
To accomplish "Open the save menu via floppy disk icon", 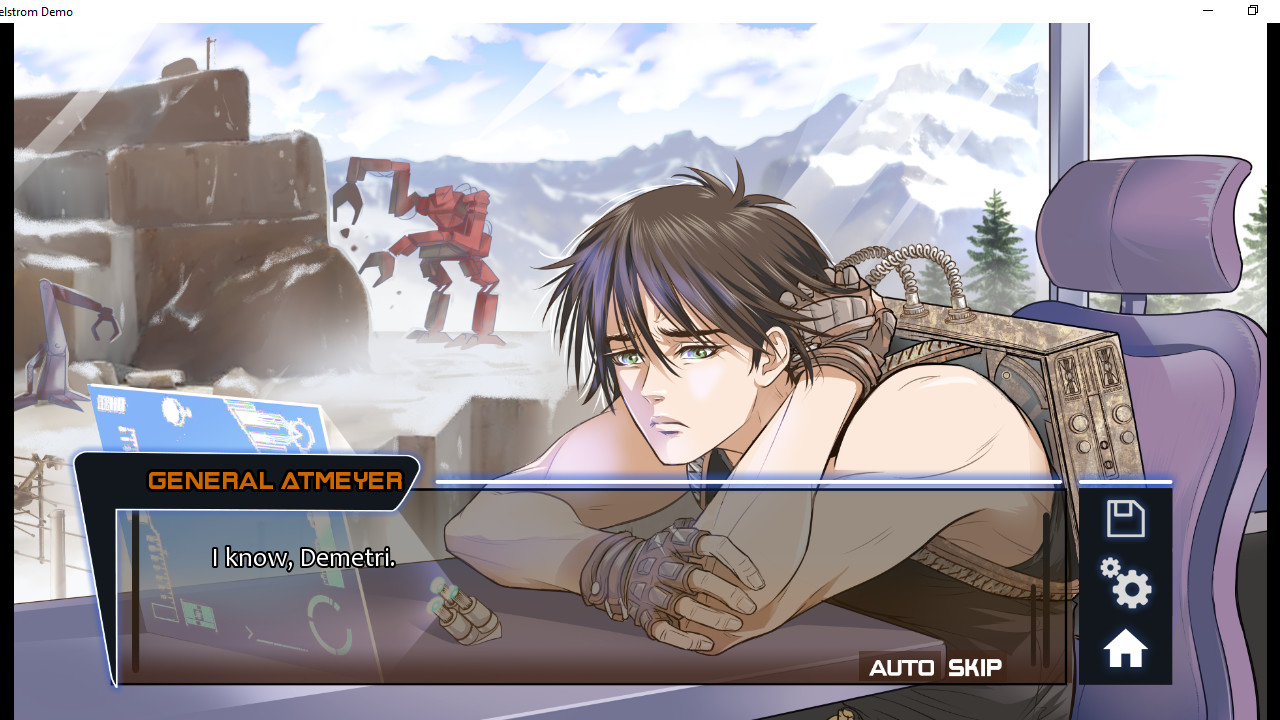I will pos(1125,517).
